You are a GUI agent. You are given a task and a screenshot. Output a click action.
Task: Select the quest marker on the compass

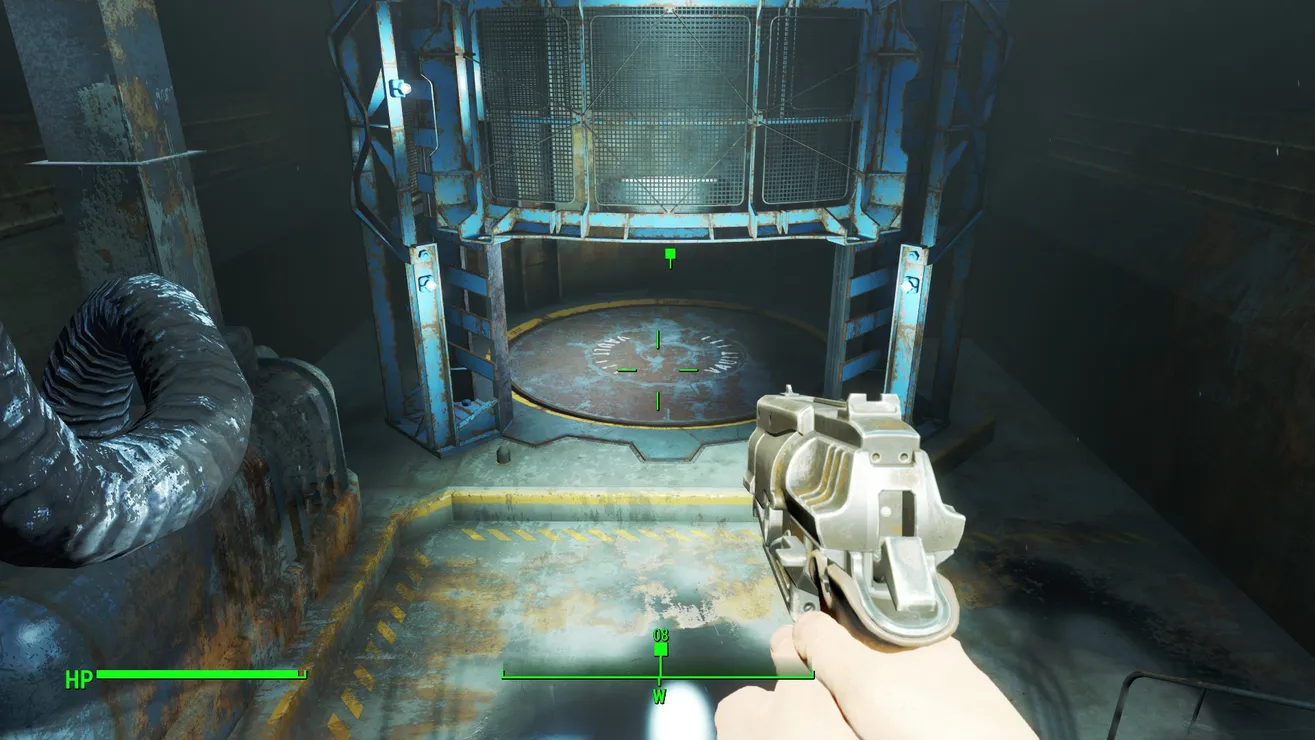click(660, 648)
